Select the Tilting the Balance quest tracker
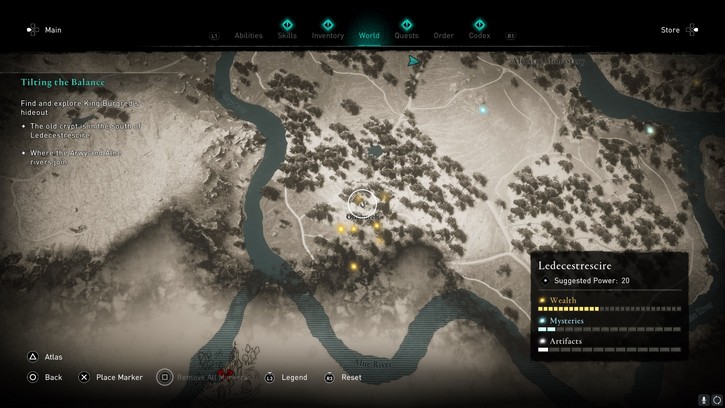725x408 pixels. pyautogui.click(x=62, y=83)
